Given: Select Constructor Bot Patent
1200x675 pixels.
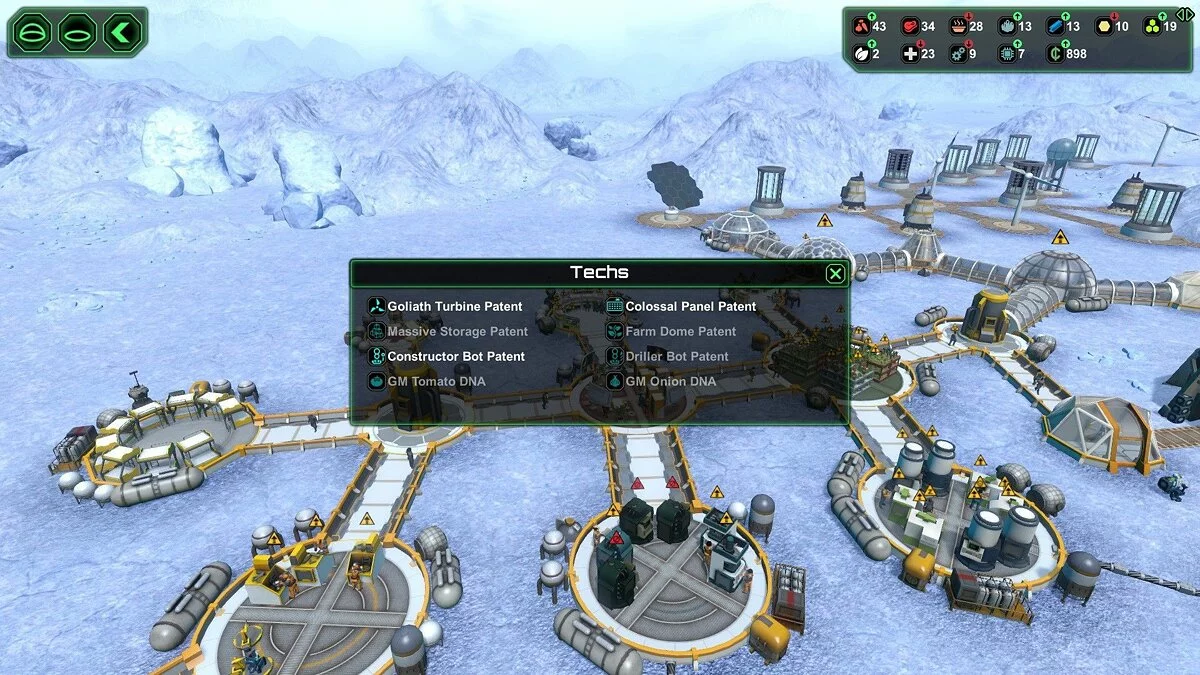Looking at the screenshot, I should [455, 357].
